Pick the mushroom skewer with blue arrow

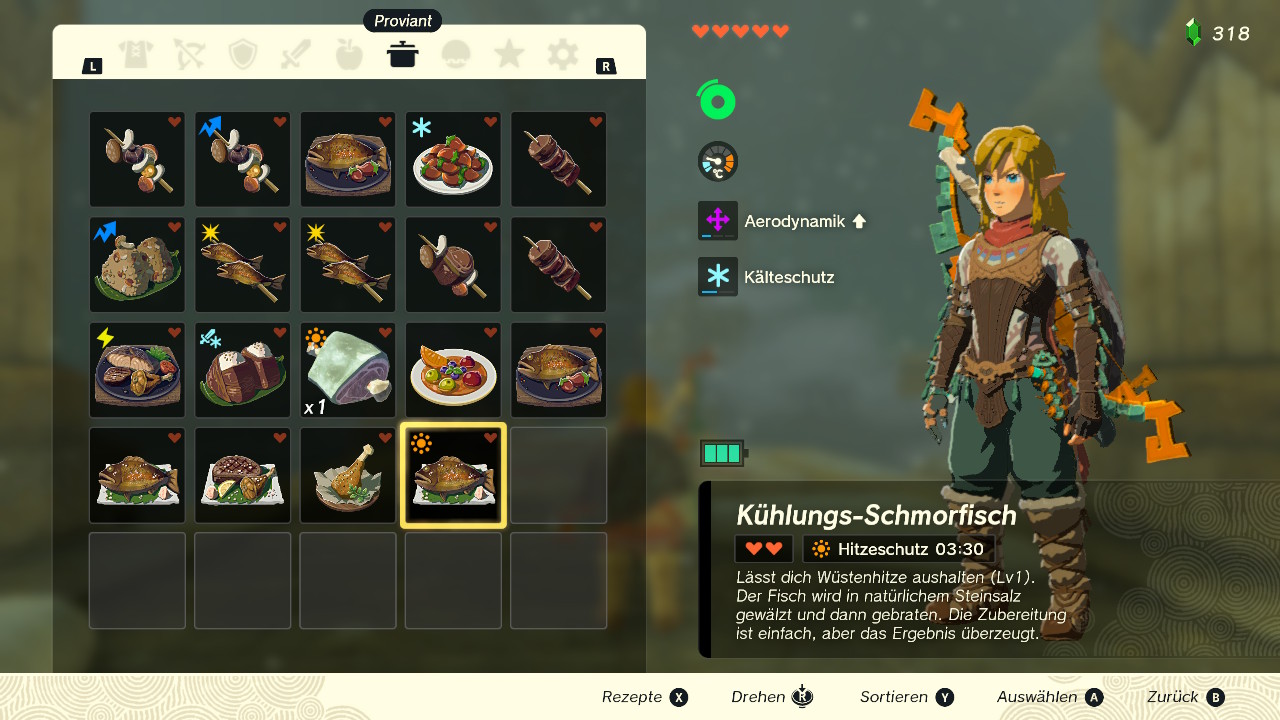[x=243, y=160]
